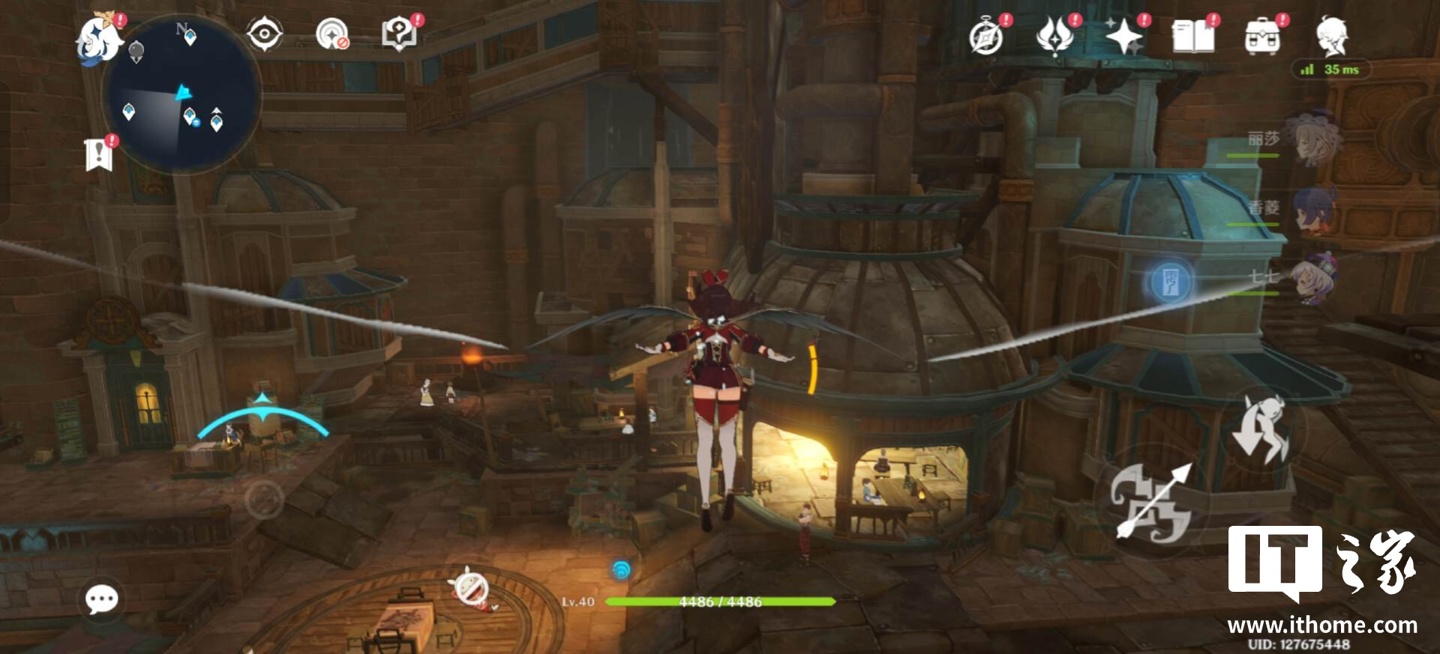Open the character profile head icon

click(1332, 37)
